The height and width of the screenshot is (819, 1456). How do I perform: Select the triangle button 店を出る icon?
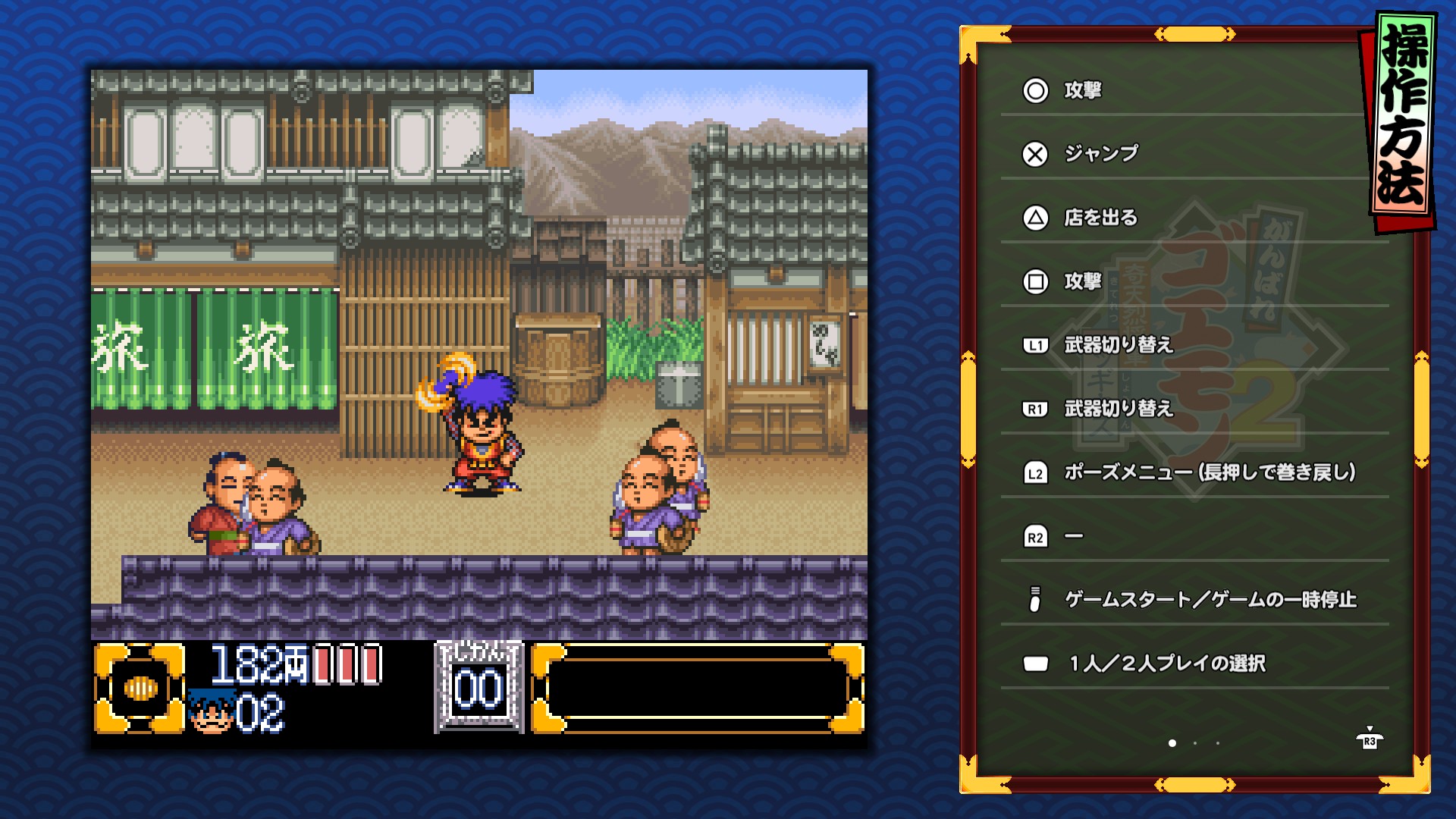1036,217
